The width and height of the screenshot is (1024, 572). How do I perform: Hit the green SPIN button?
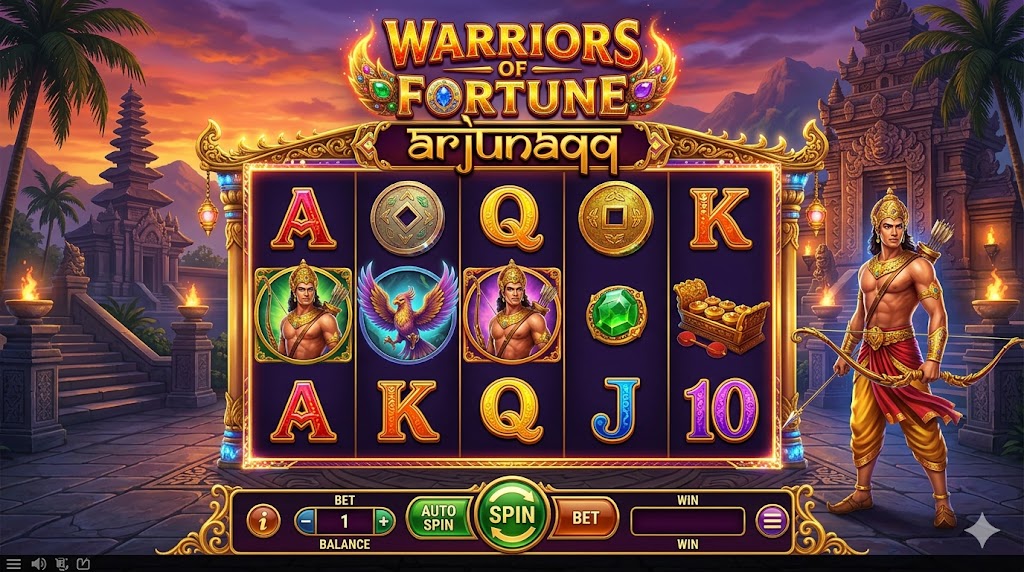coord(511,517)
